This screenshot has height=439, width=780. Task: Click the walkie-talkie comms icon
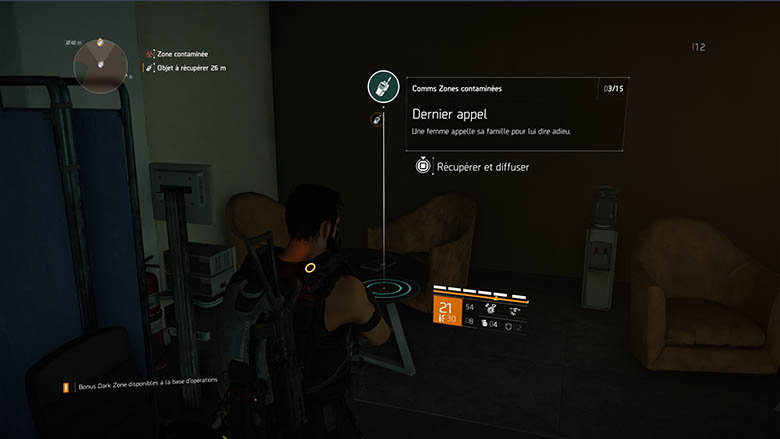pyautogui.click(x=380, y=89)
